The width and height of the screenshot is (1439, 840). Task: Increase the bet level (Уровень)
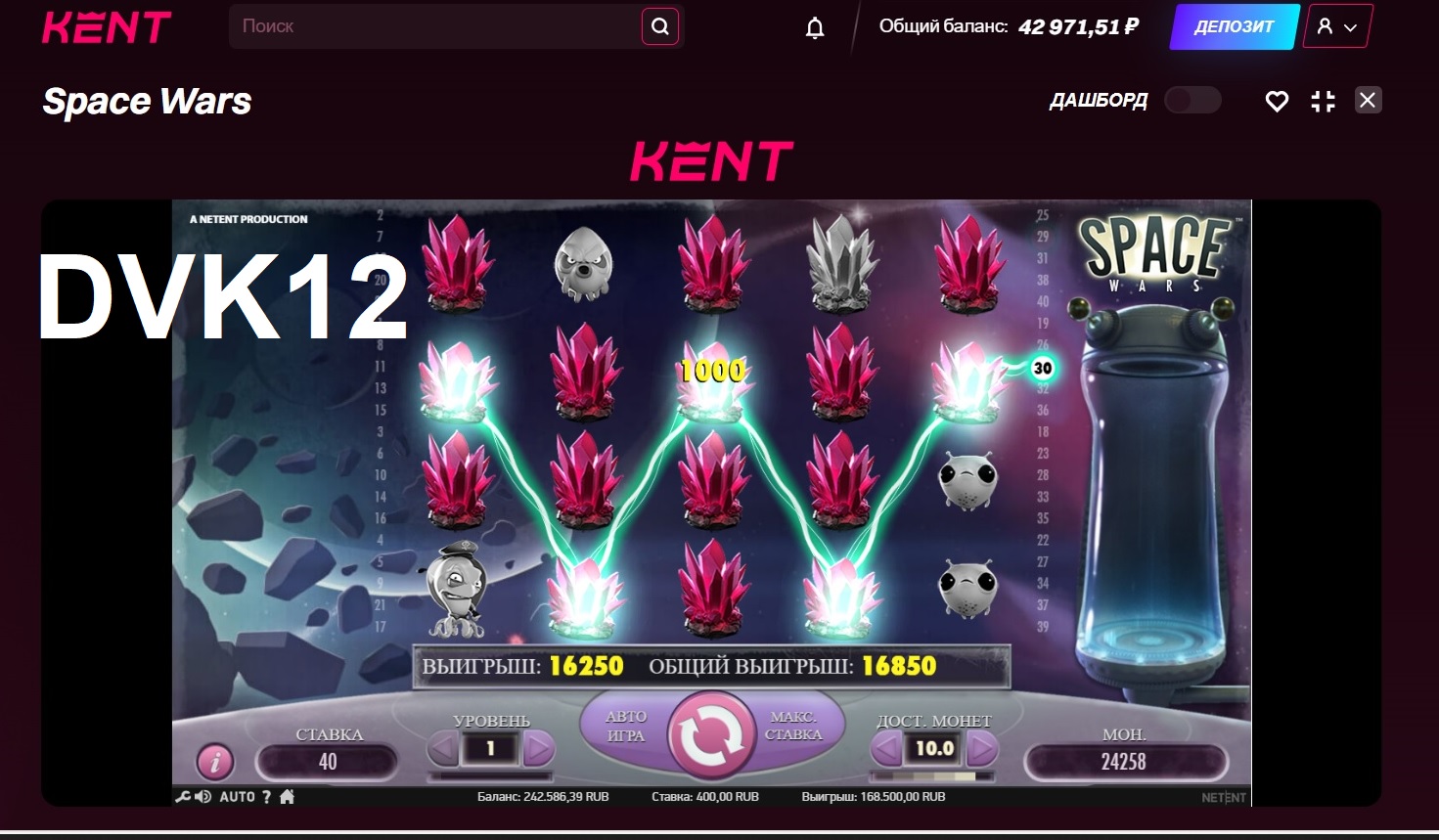[538, 750]
